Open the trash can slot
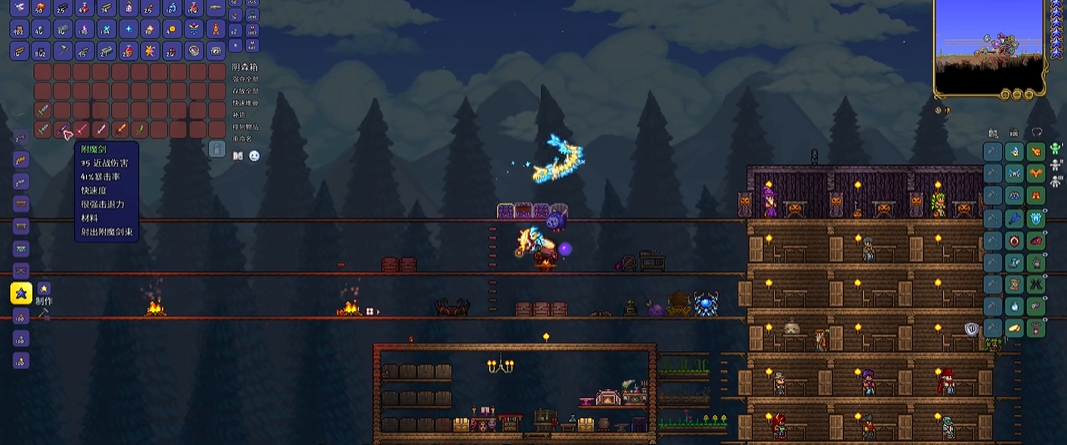 coord(217,149)
